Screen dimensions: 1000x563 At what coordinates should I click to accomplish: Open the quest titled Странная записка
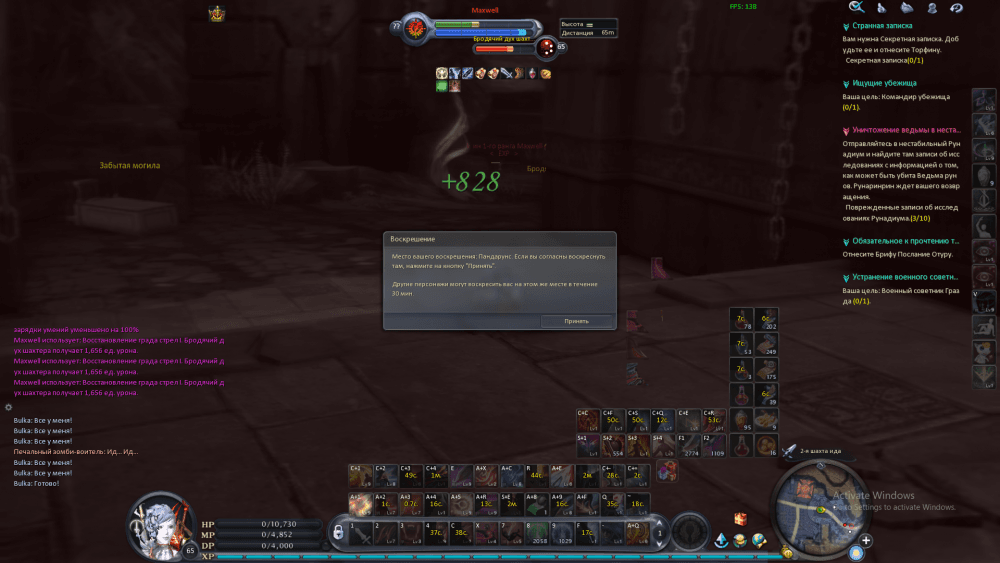[x=882, y=27]
